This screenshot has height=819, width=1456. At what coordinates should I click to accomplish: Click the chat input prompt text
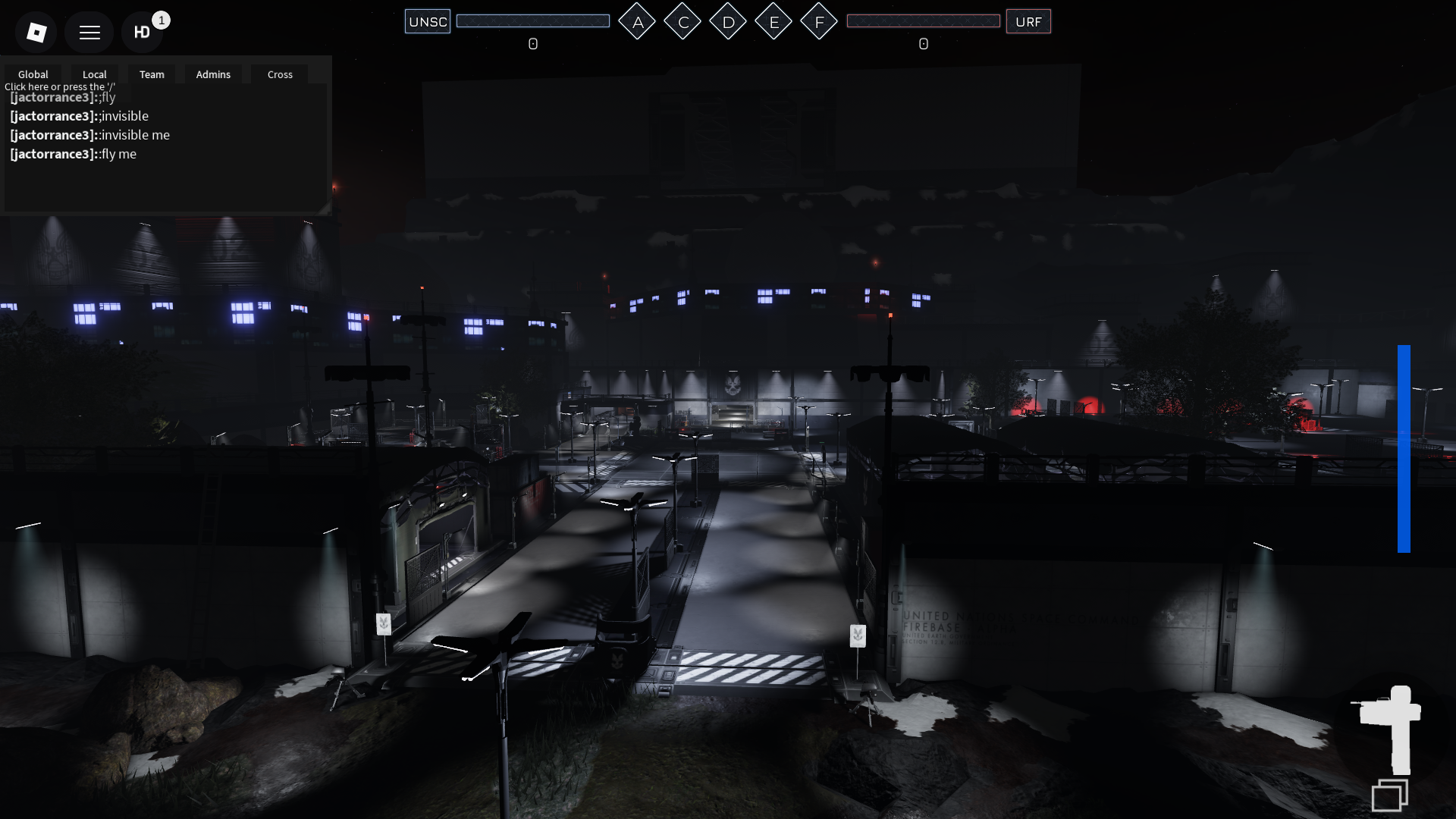click(x=60, y=86)
